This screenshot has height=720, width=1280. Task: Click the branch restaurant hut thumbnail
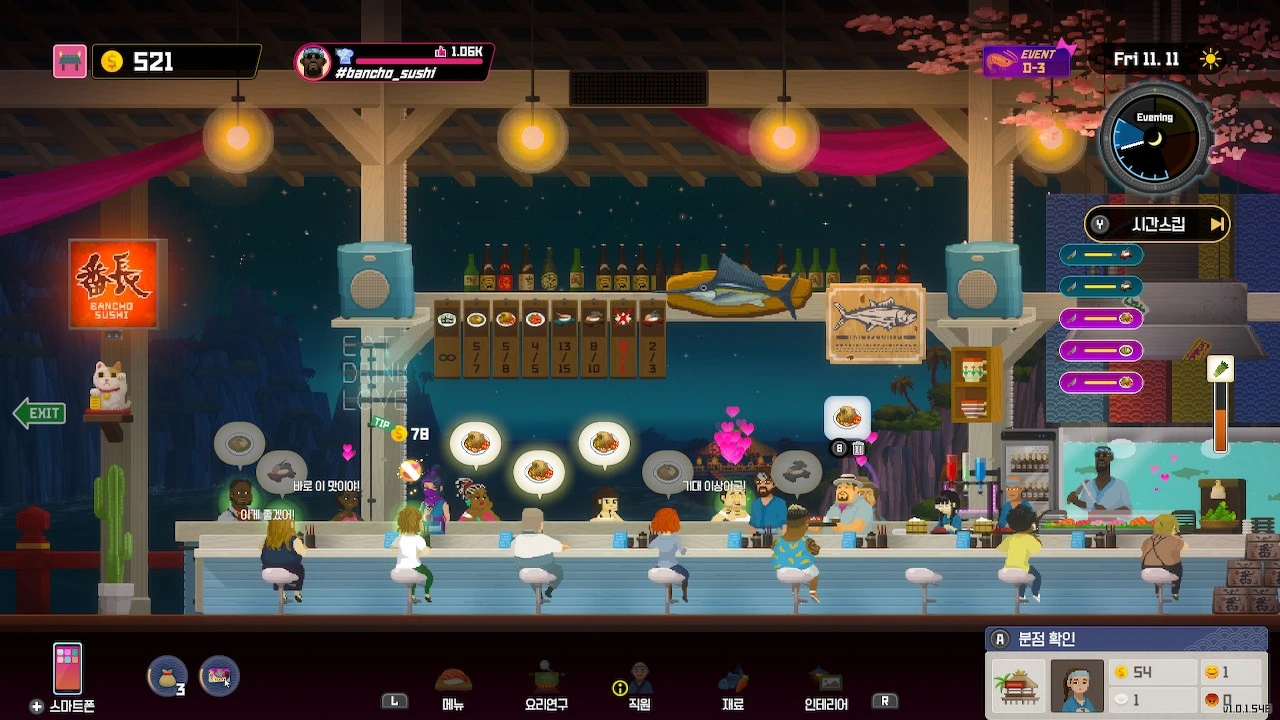click(1018, 686)
